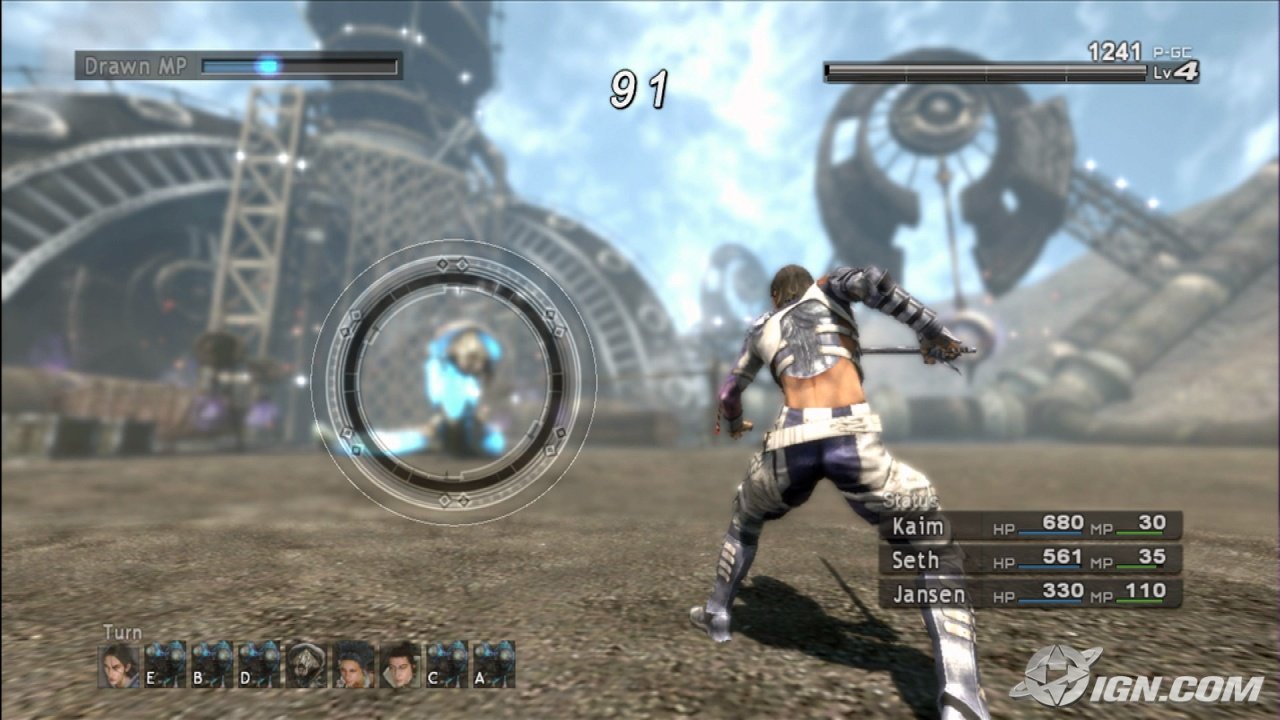Choose enemy B in the turn bar

(x=212, y=664)
